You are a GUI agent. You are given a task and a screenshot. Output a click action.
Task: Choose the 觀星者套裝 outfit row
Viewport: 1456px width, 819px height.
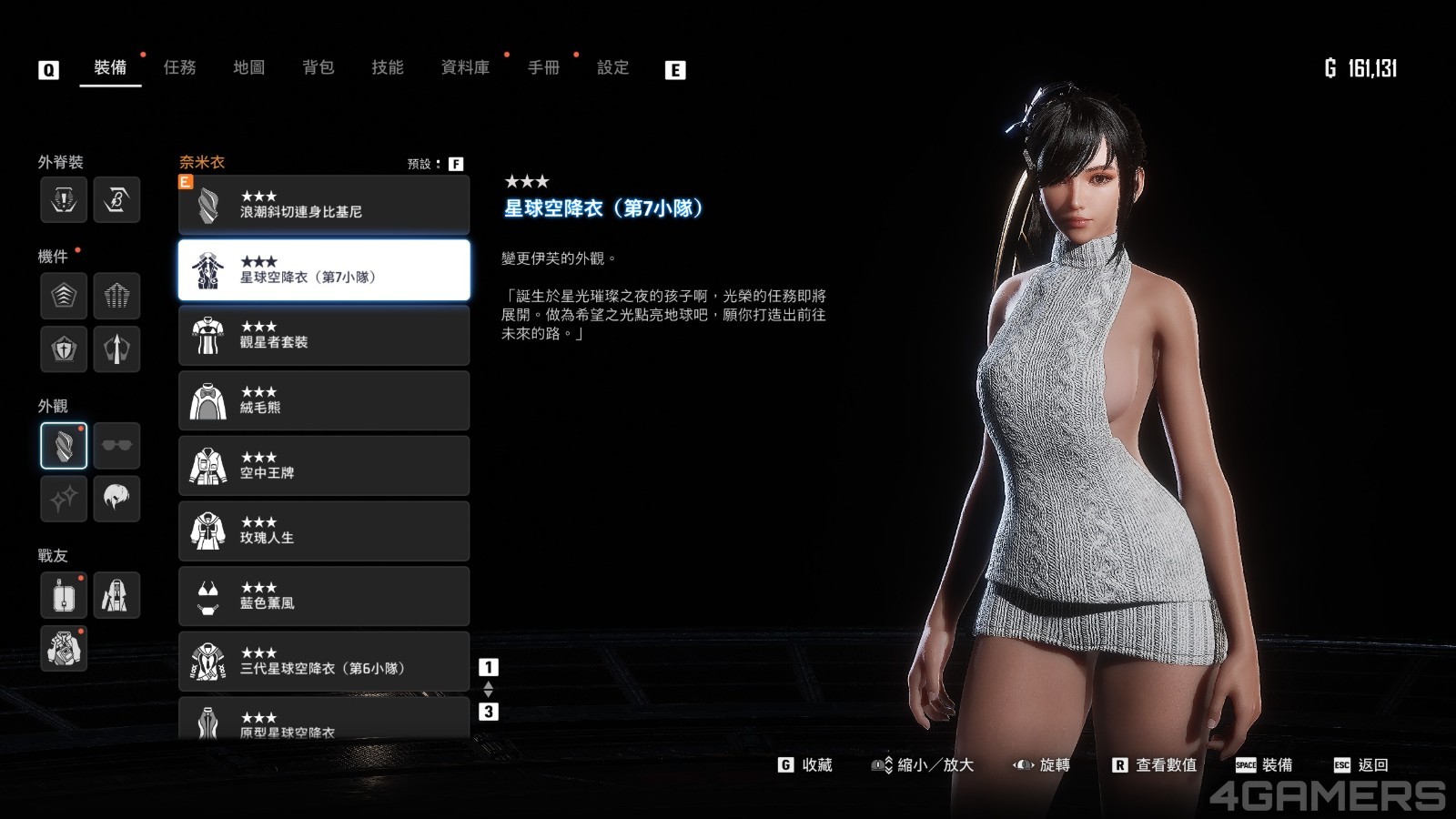pos(324,336)
